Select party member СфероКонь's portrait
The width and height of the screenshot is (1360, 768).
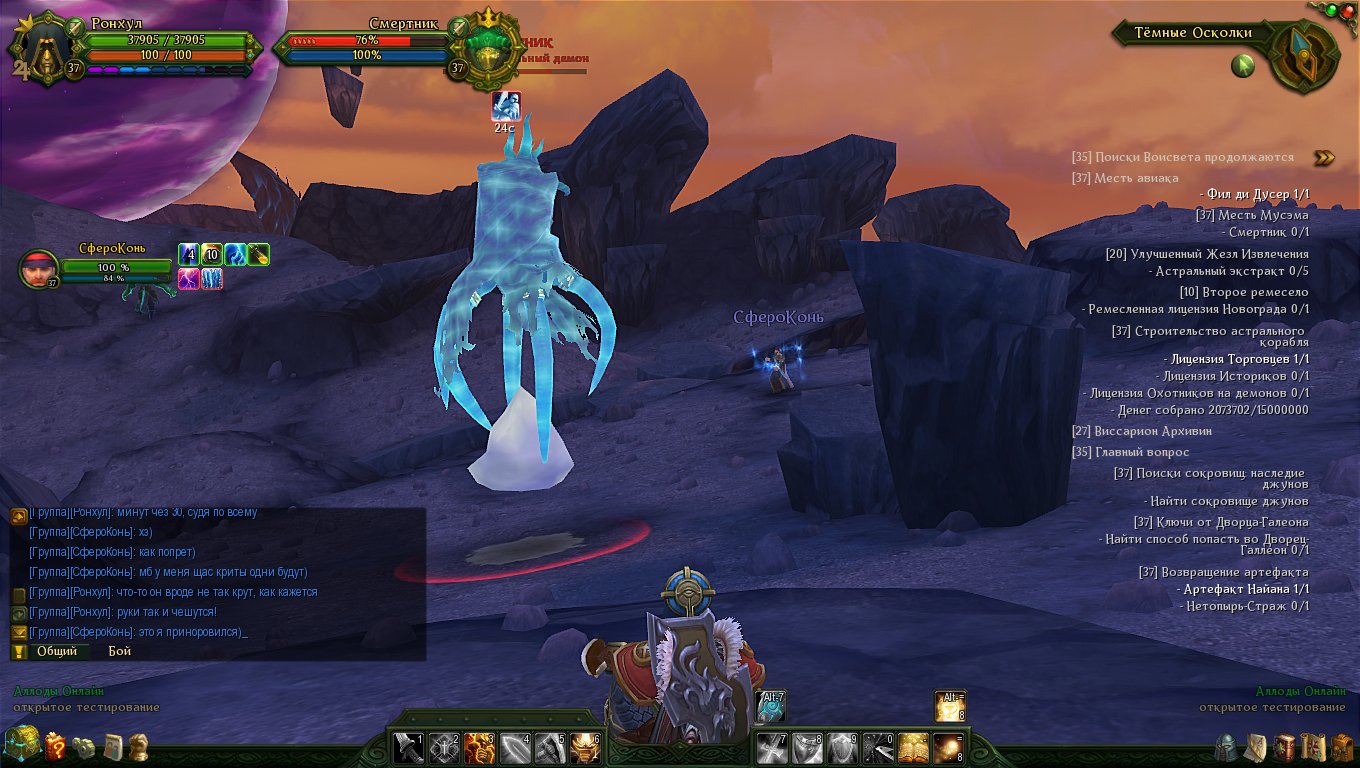coord(38,268)
